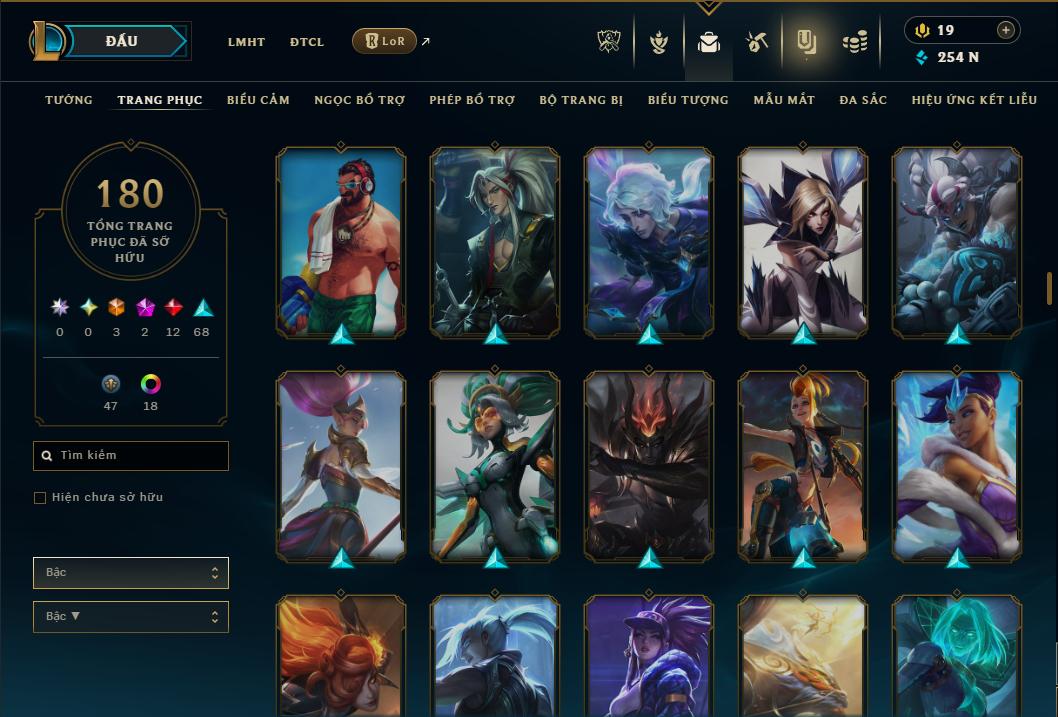
Task: Go to the BIỂU TƯỢNG tab
Action: pos(688,100)
